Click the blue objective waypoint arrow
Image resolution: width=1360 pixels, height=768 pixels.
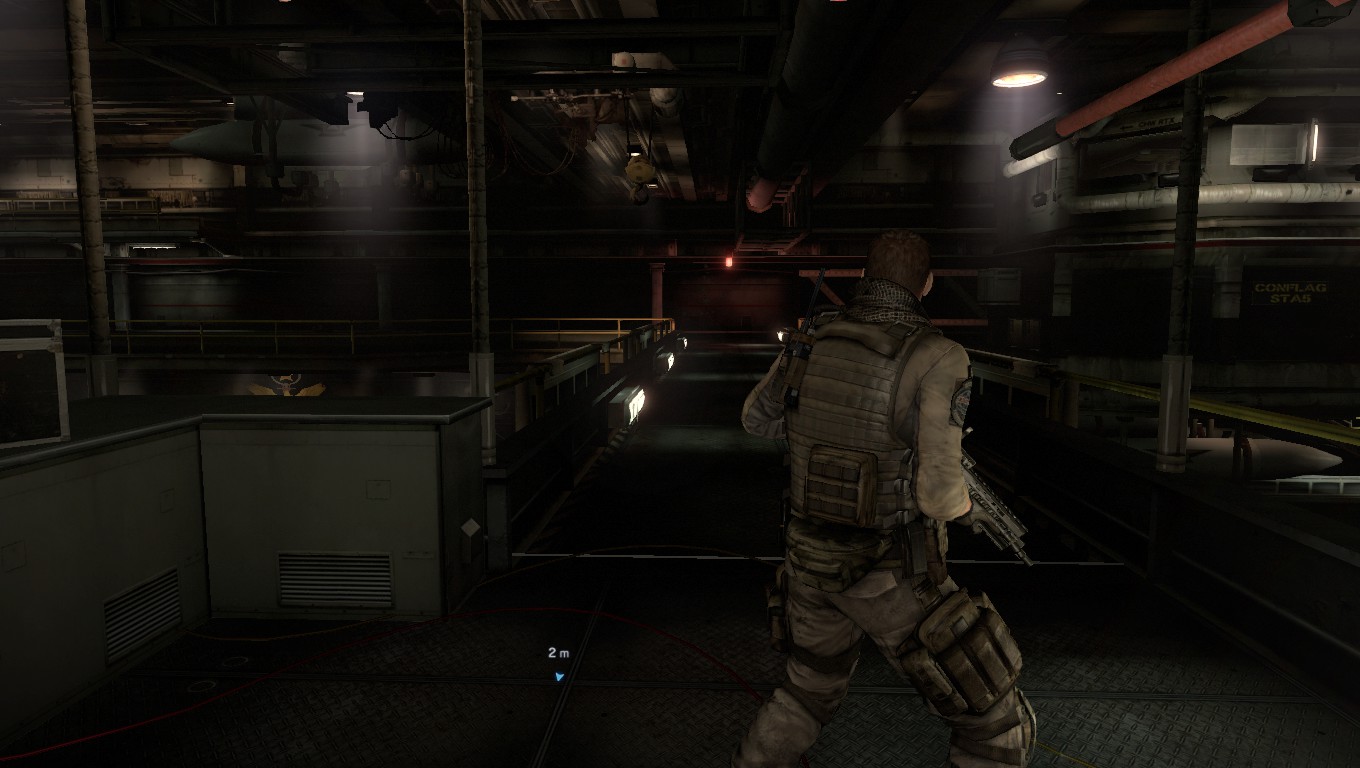click(559, 676)
